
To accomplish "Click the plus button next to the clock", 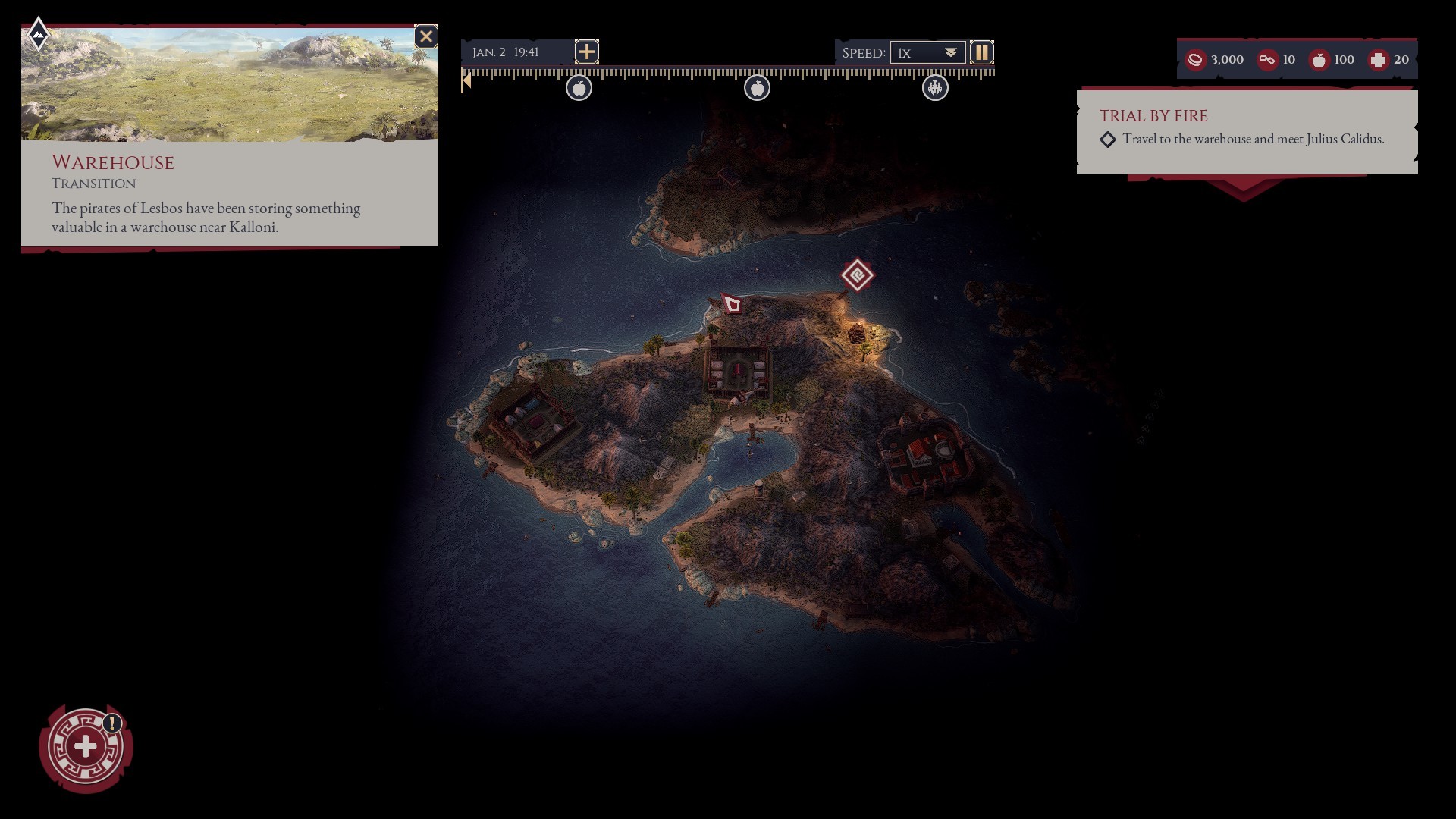I will point(586,52).
